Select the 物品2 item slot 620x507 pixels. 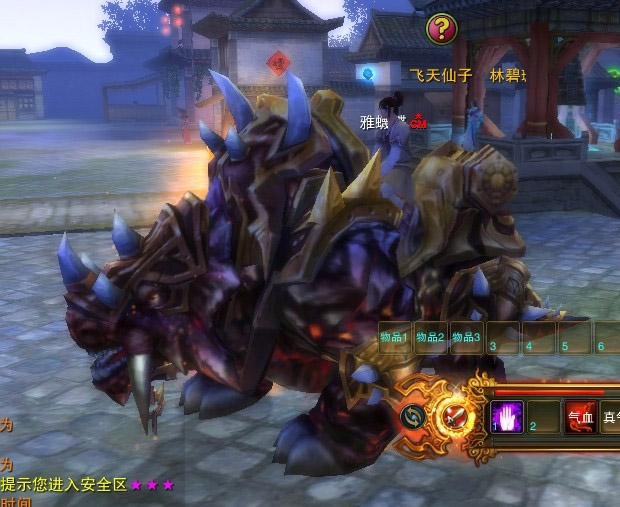[430, 339]
